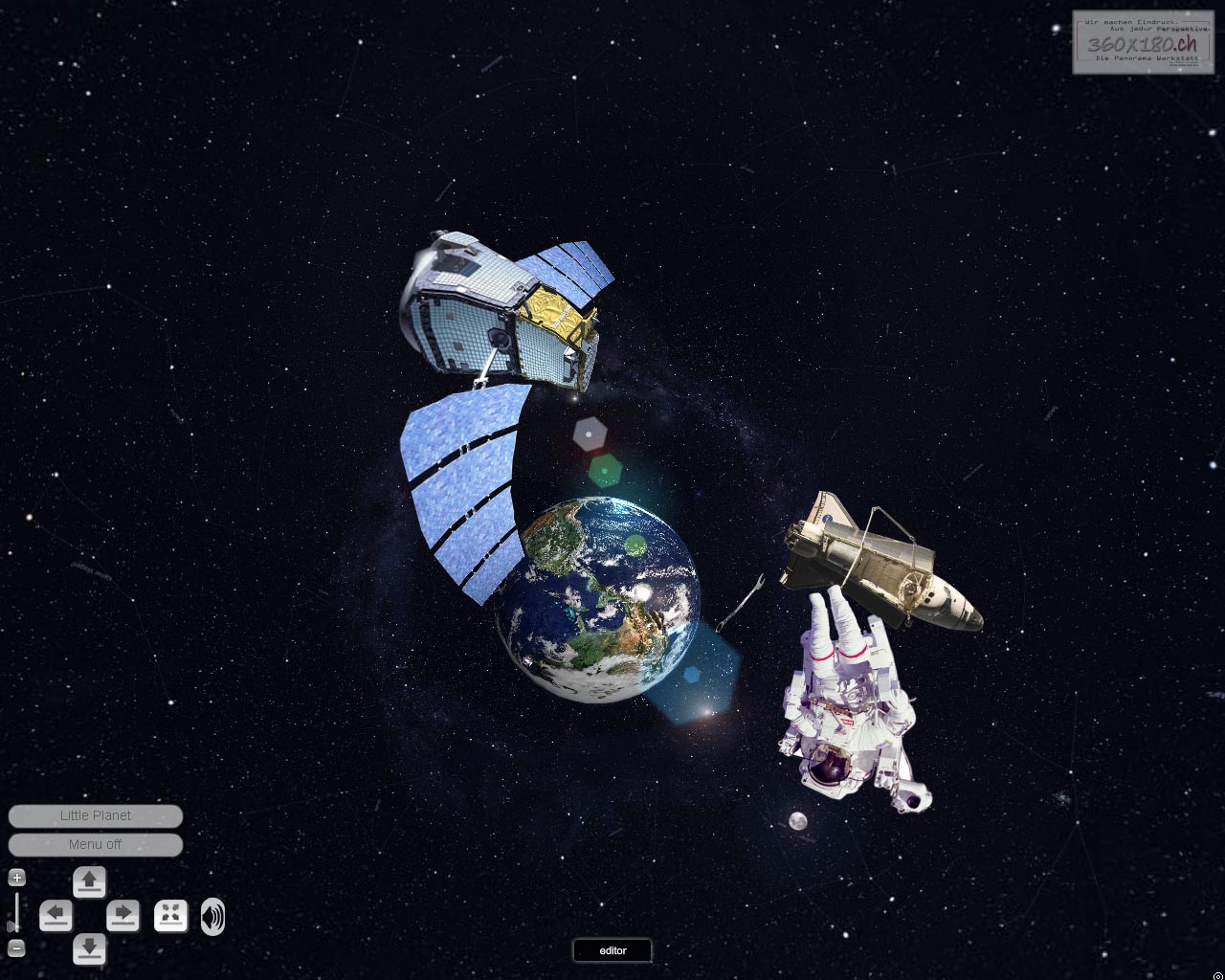The height and width of the screenshot is (980, 1225).
Task: Zoom in with the plus button
Action: click(x=16, y=878)
